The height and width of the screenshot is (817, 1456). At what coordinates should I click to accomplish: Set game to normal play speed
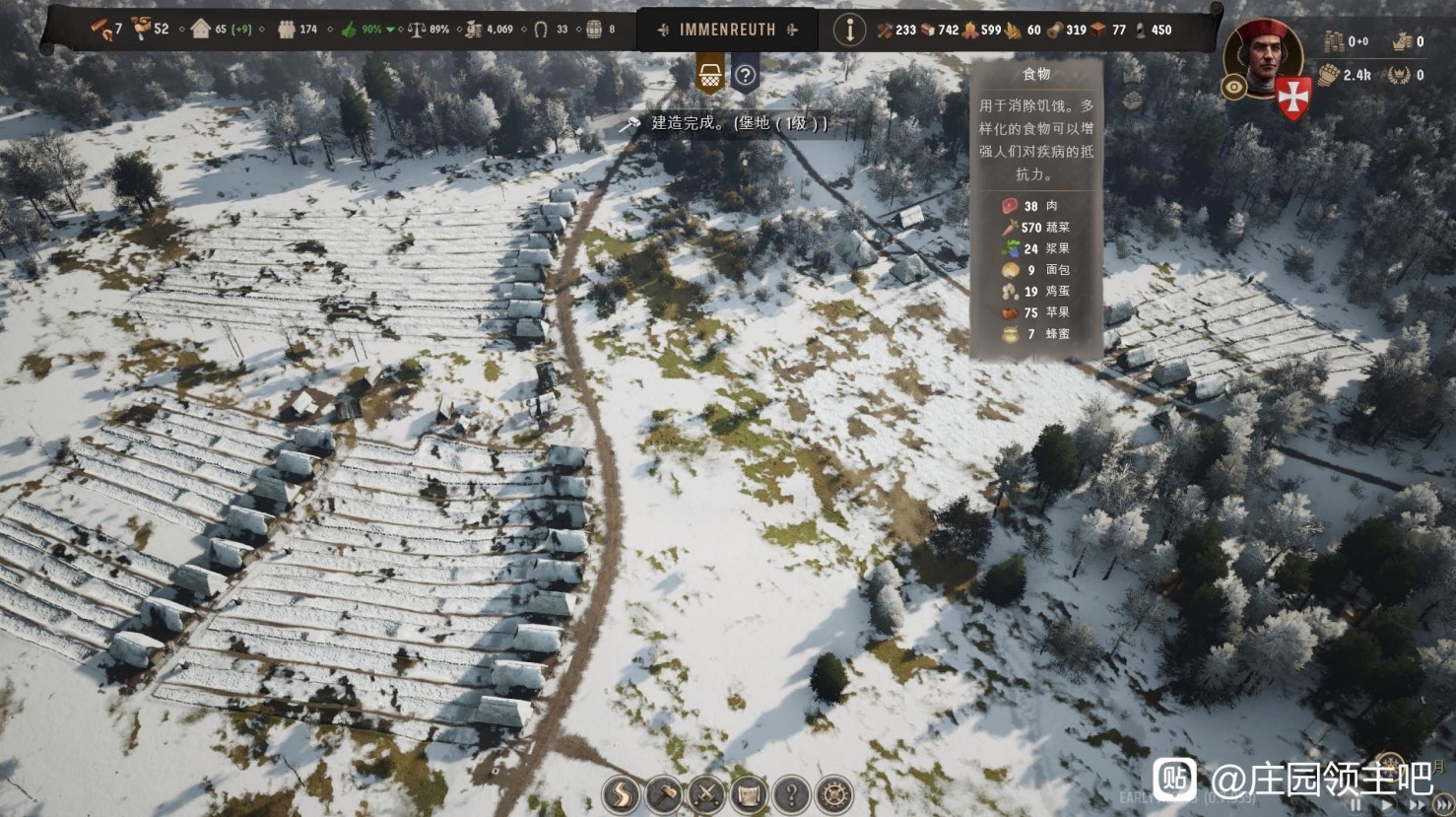coord(1384,805)
